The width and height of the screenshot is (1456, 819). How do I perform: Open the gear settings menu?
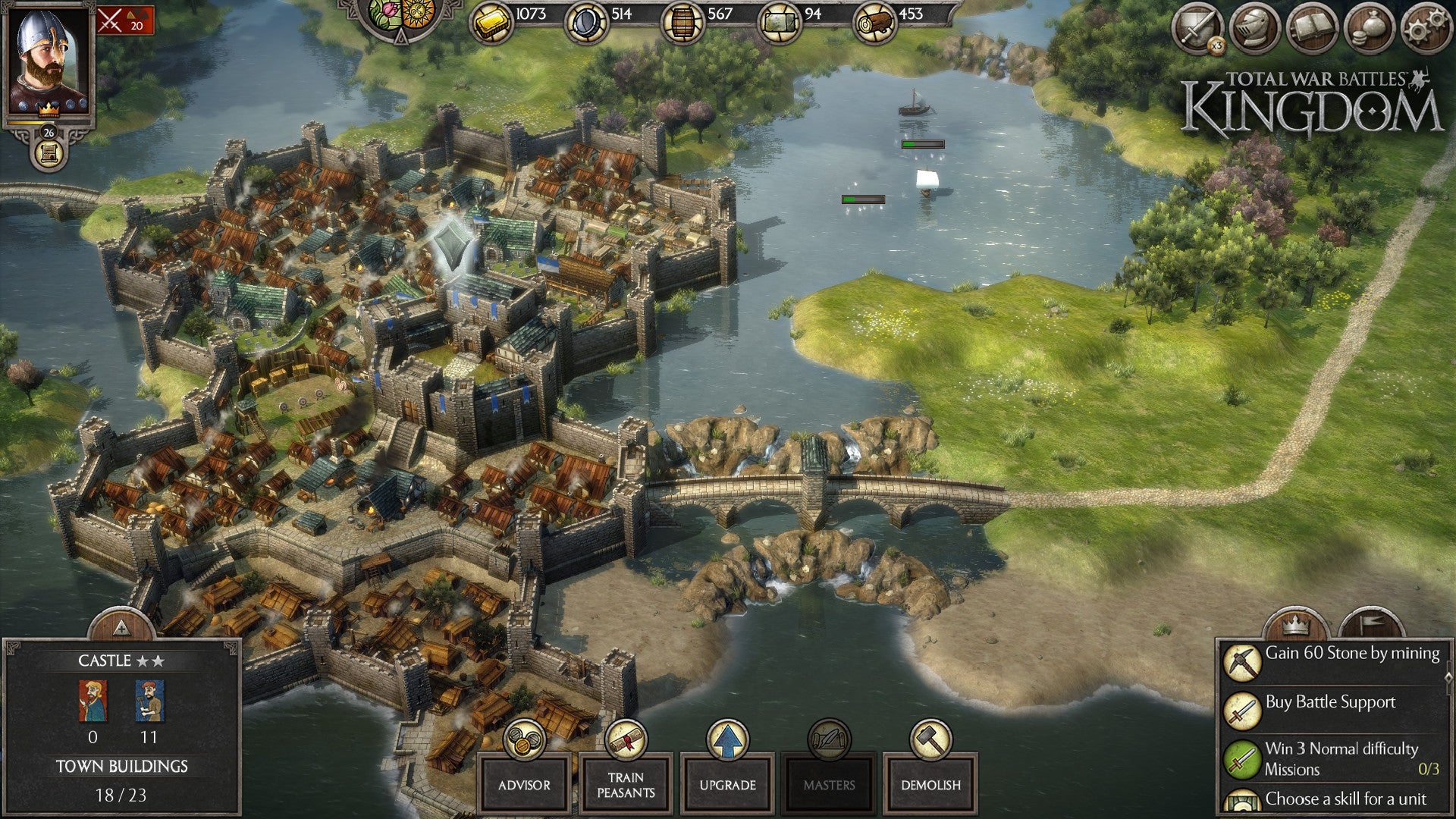pyautogui.click(x=1426, y=30)
